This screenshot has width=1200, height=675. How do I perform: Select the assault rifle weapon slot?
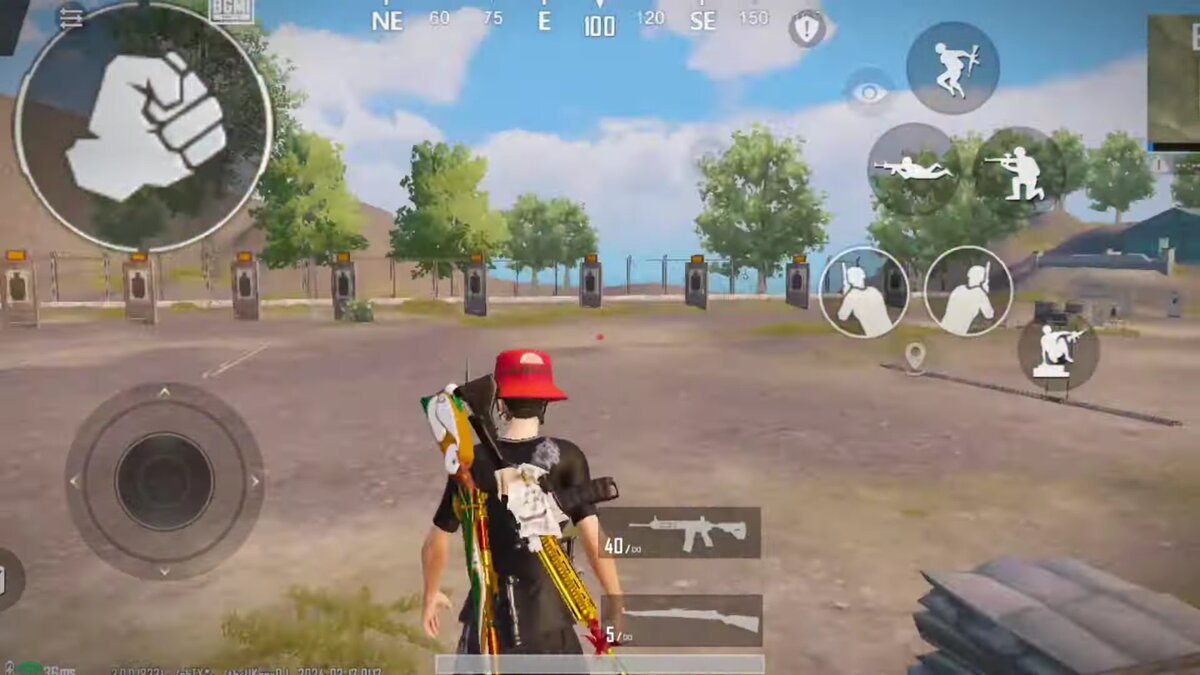click(x=681, y=532)
